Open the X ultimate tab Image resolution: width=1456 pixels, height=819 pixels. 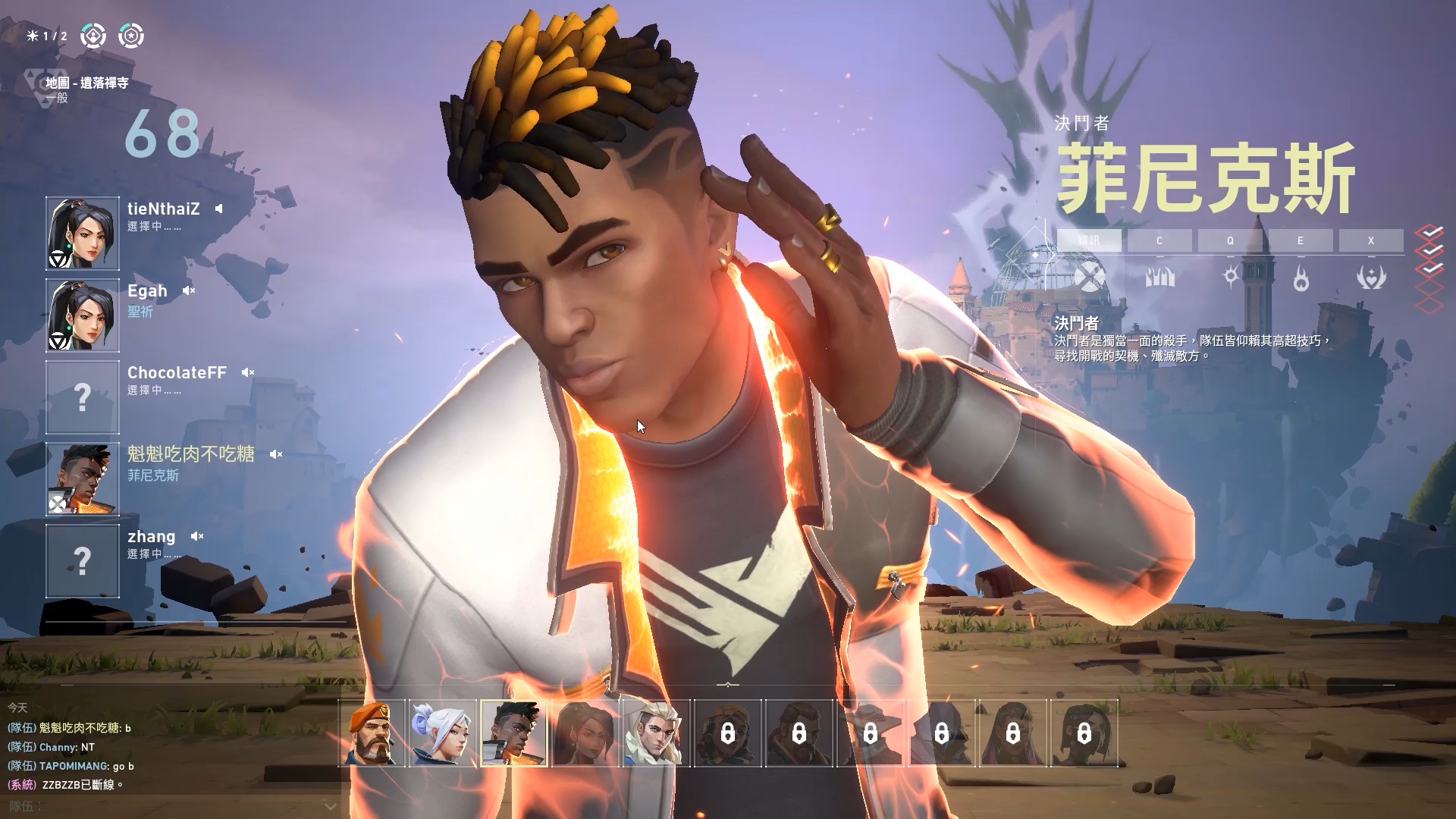click(1371, 240)
